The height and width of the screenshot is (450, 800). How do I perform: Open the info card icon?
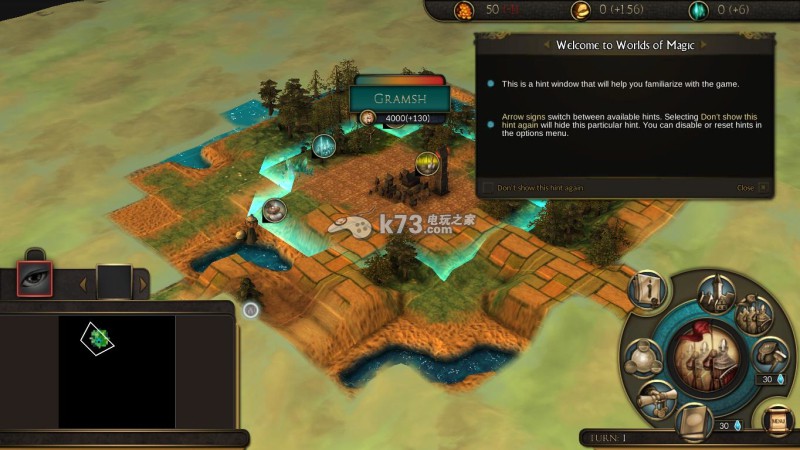(x=649, y=290)
